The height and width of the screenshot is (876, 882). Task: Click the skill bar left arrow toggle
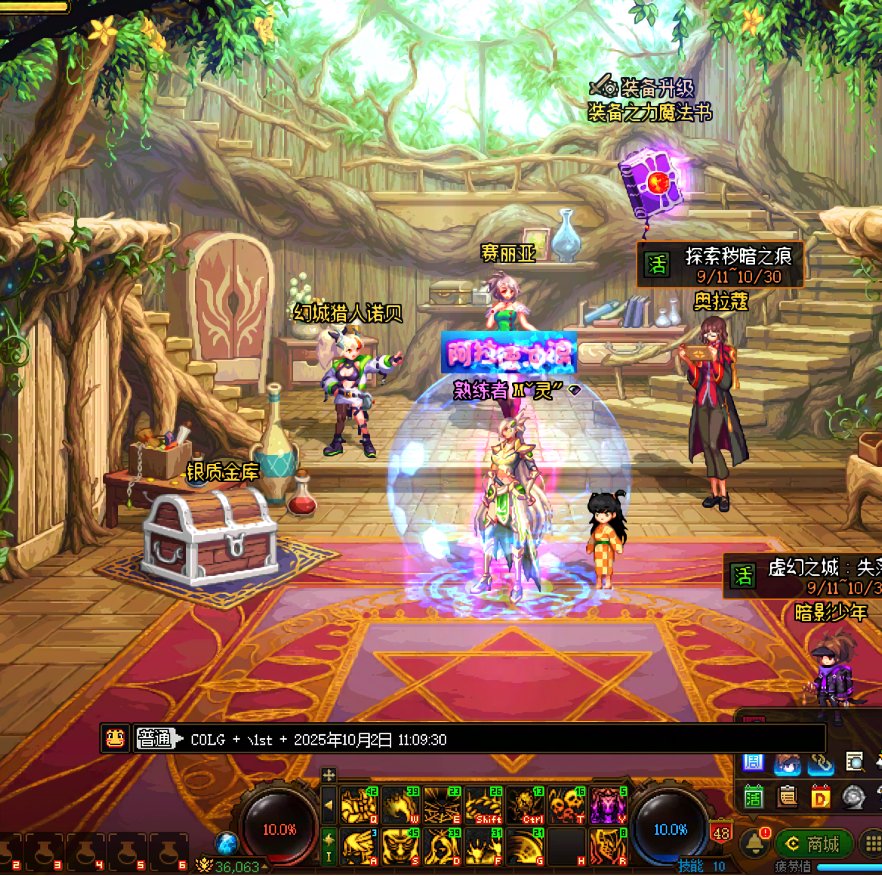[x=328, y=804]
